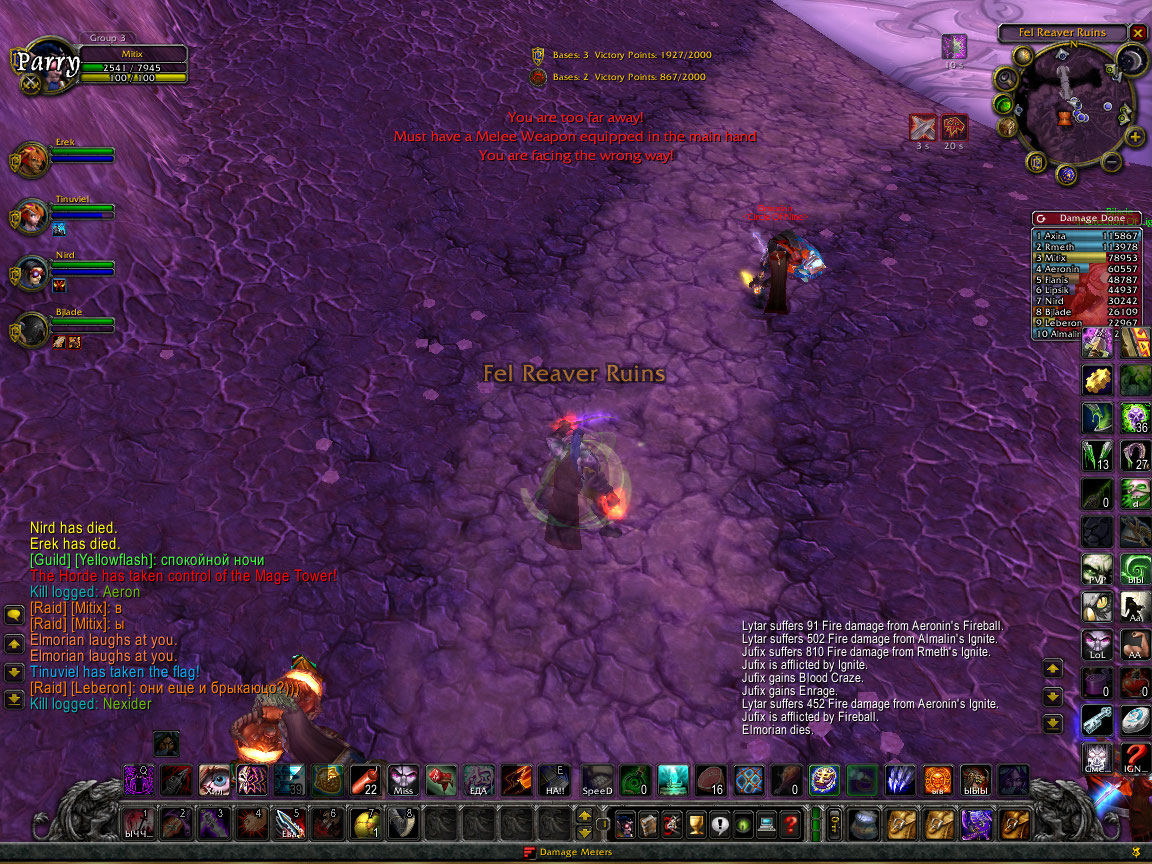Image resolution: width=1152 pixels, height=864 pixels.
Task: Open the red question mark help button
Action: 790,825
